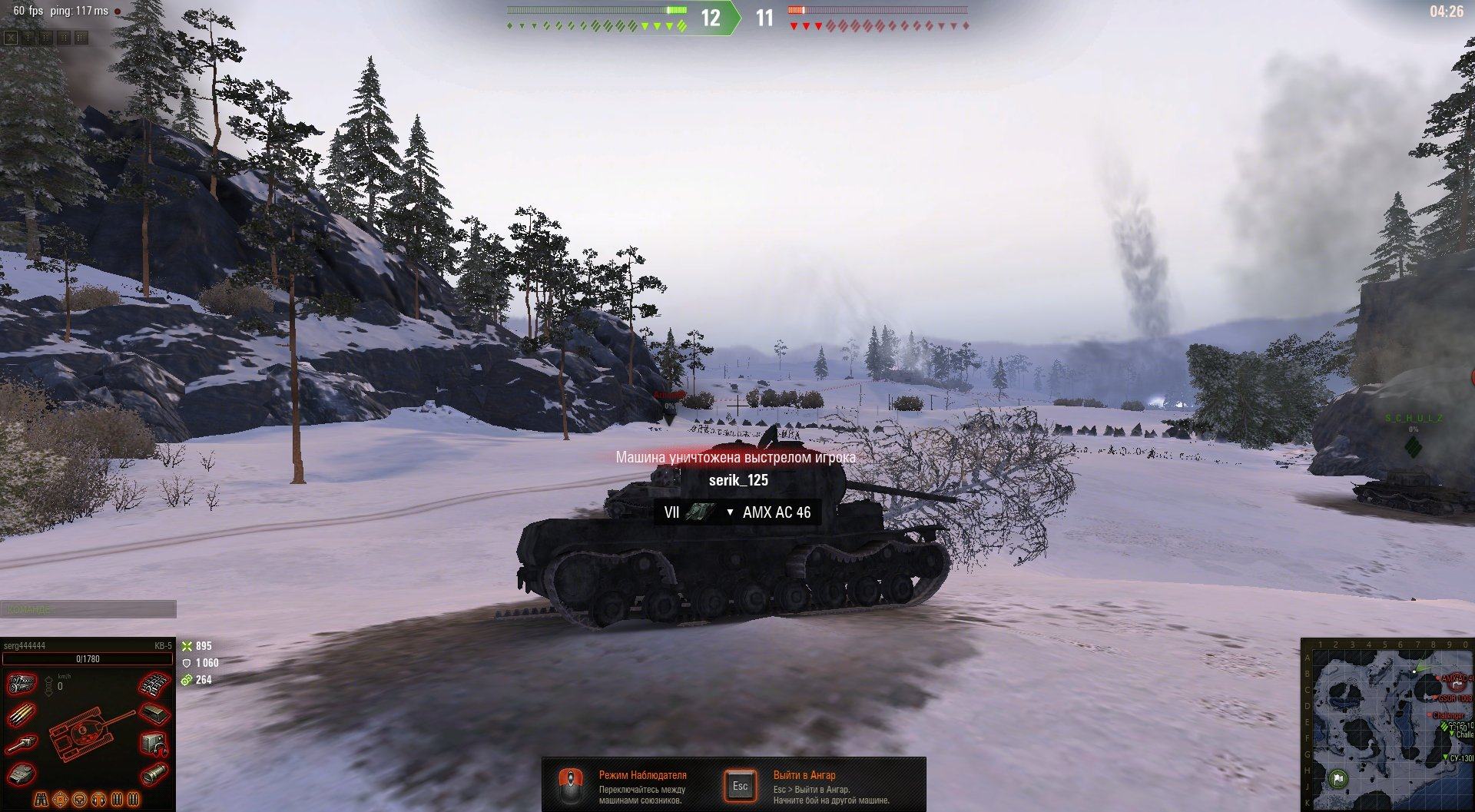Select the engine module icon
This screenshot has height=812, width=1475.
(x=22, y=683)
